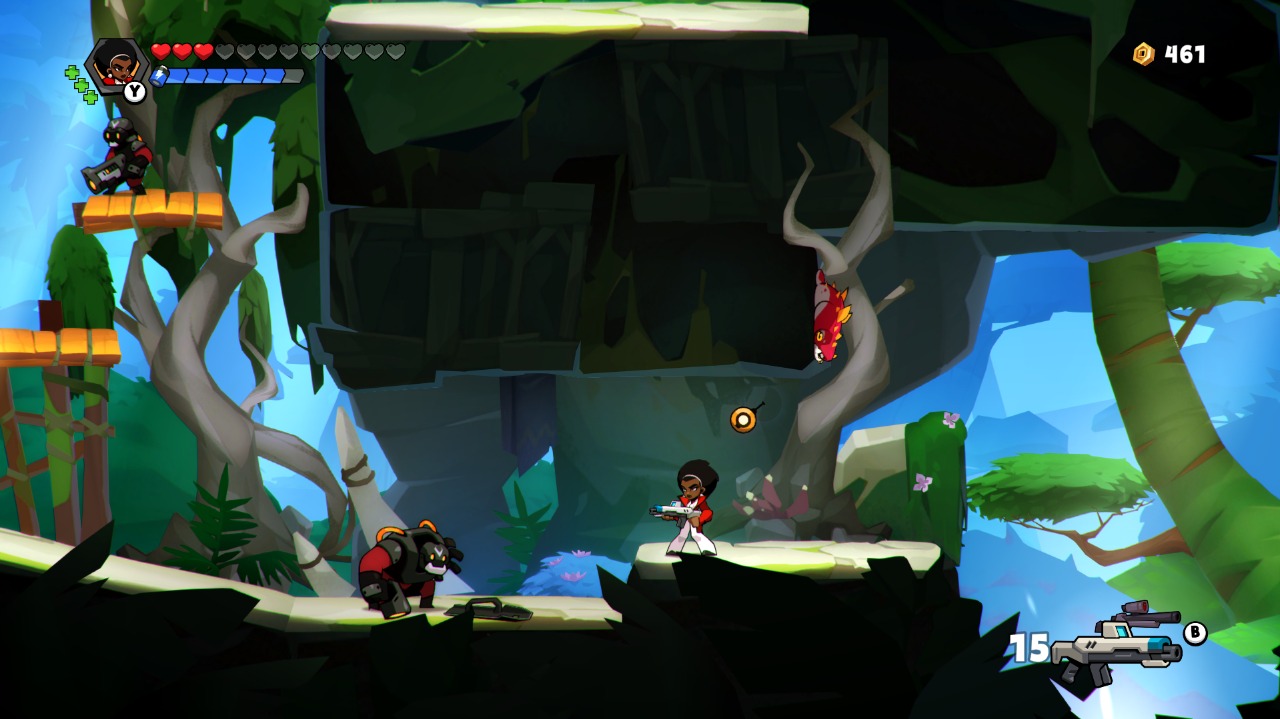Click the green plus health icons

80,85
